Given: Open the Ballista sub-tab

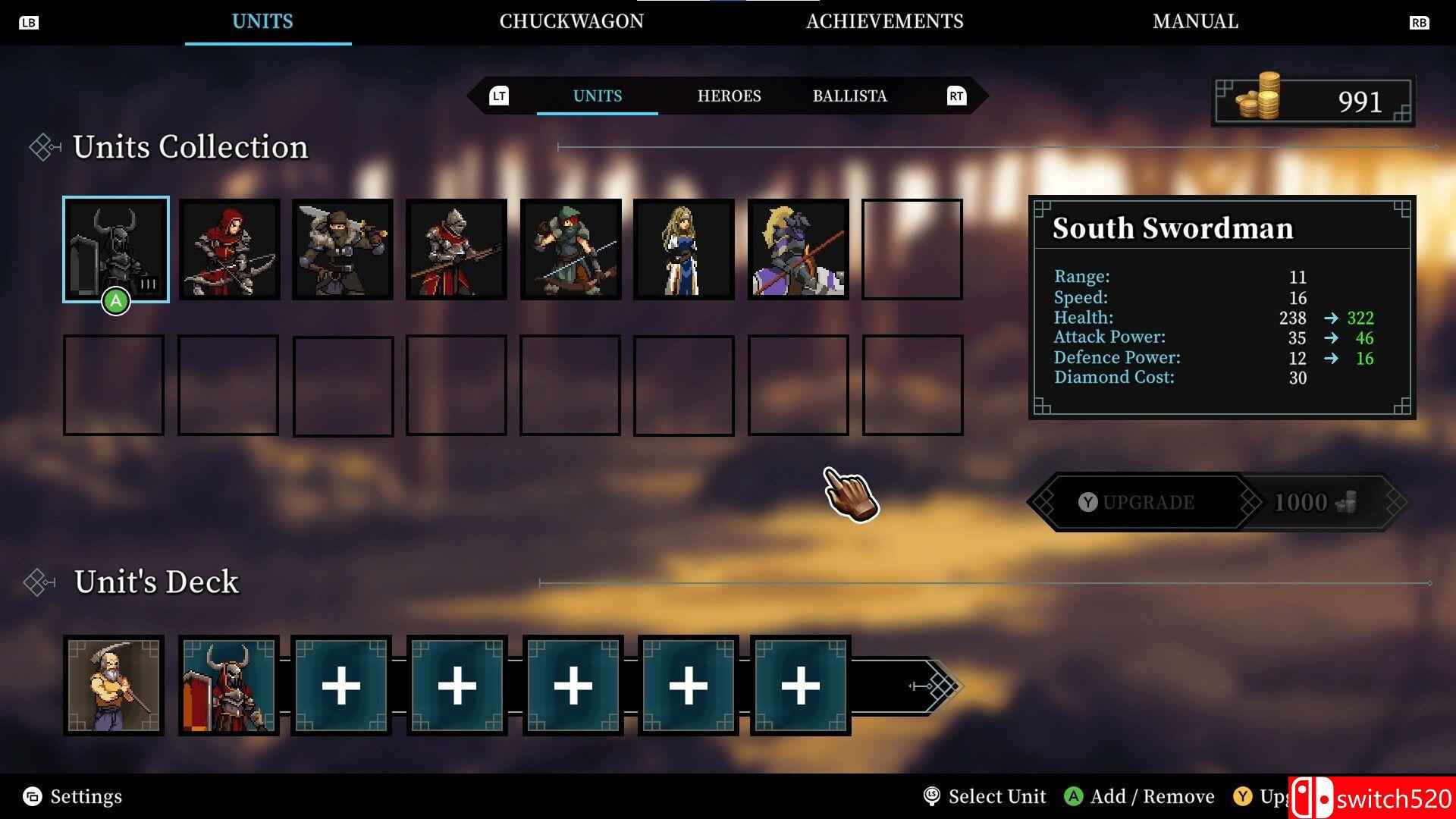Looking at the screenshot, I should pyautogui.click(x=849, y=96).
